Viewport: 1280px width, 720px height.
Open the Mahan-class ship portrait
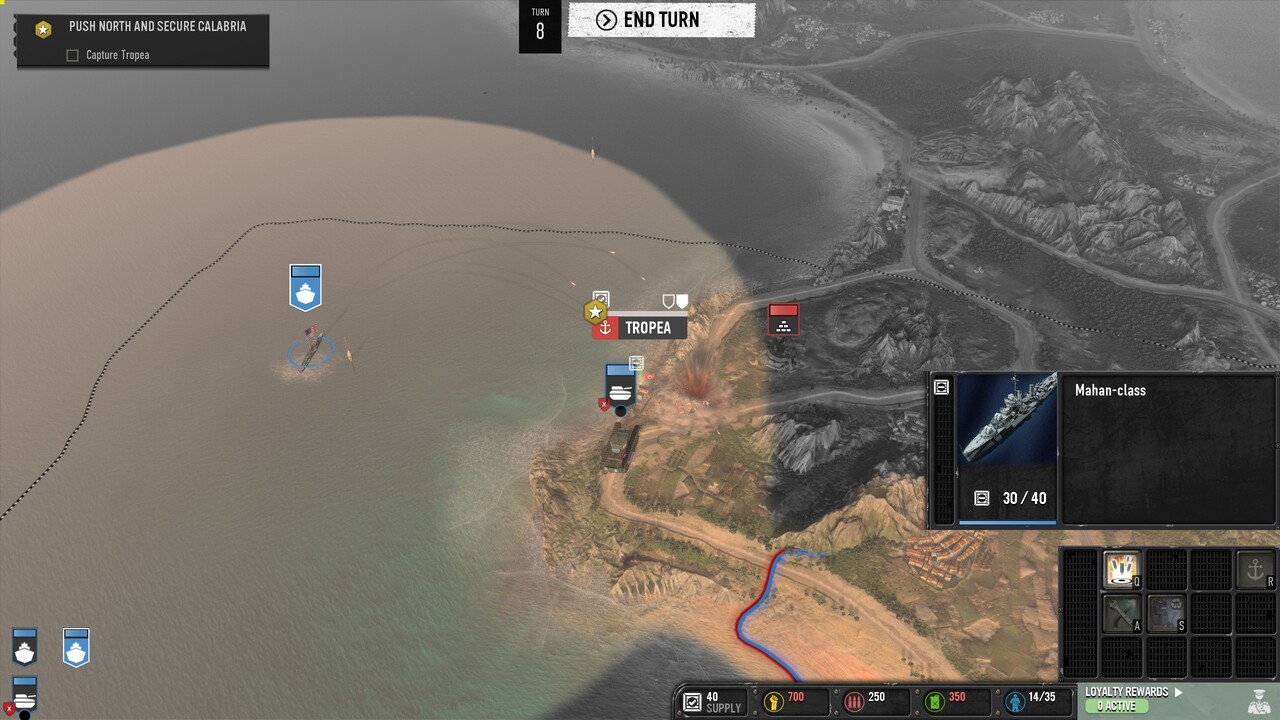coord(1007,420)
